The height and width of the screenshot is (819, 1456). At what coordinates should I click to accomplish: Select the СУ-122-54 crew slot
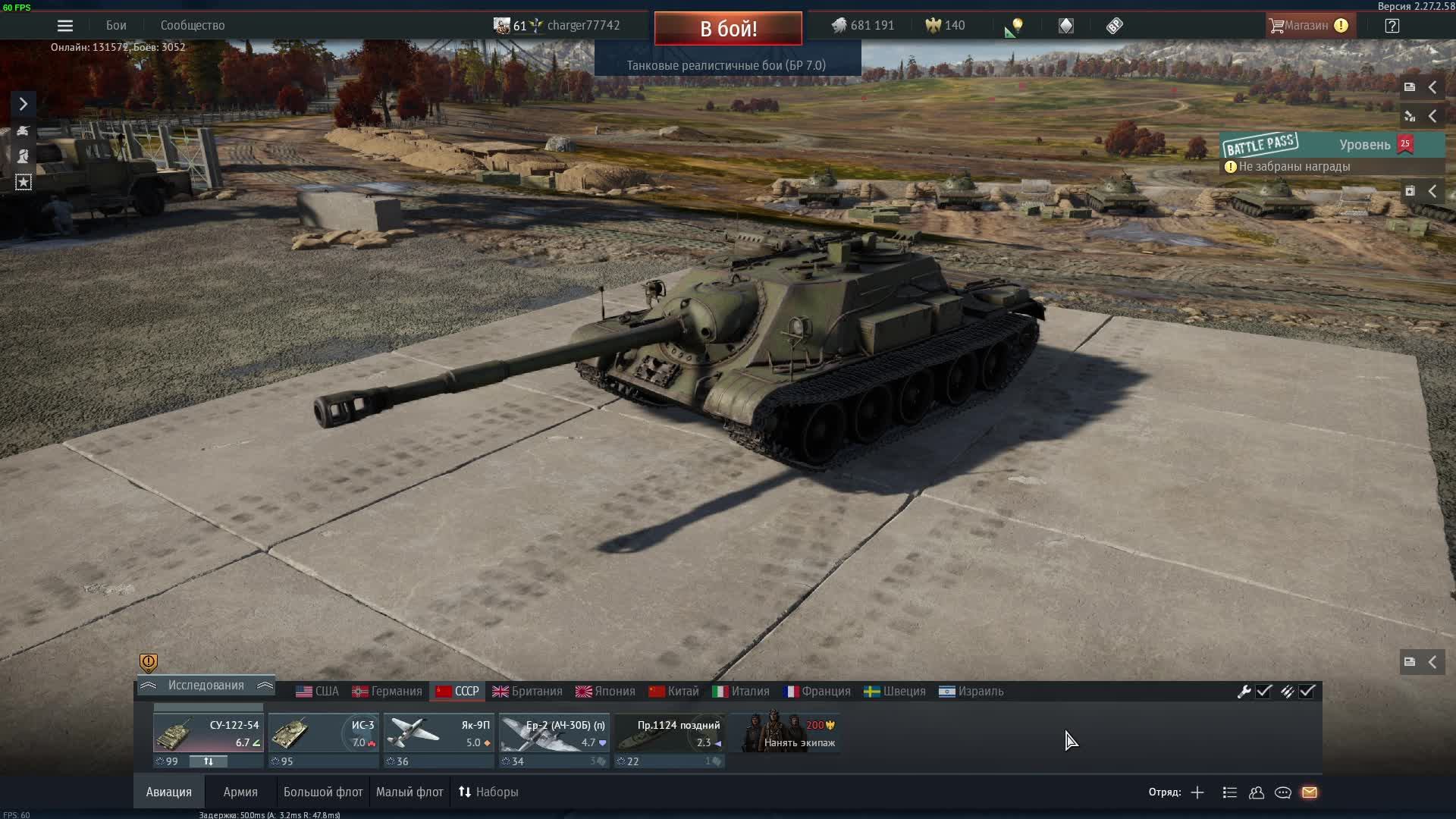(x=208, y=733)
